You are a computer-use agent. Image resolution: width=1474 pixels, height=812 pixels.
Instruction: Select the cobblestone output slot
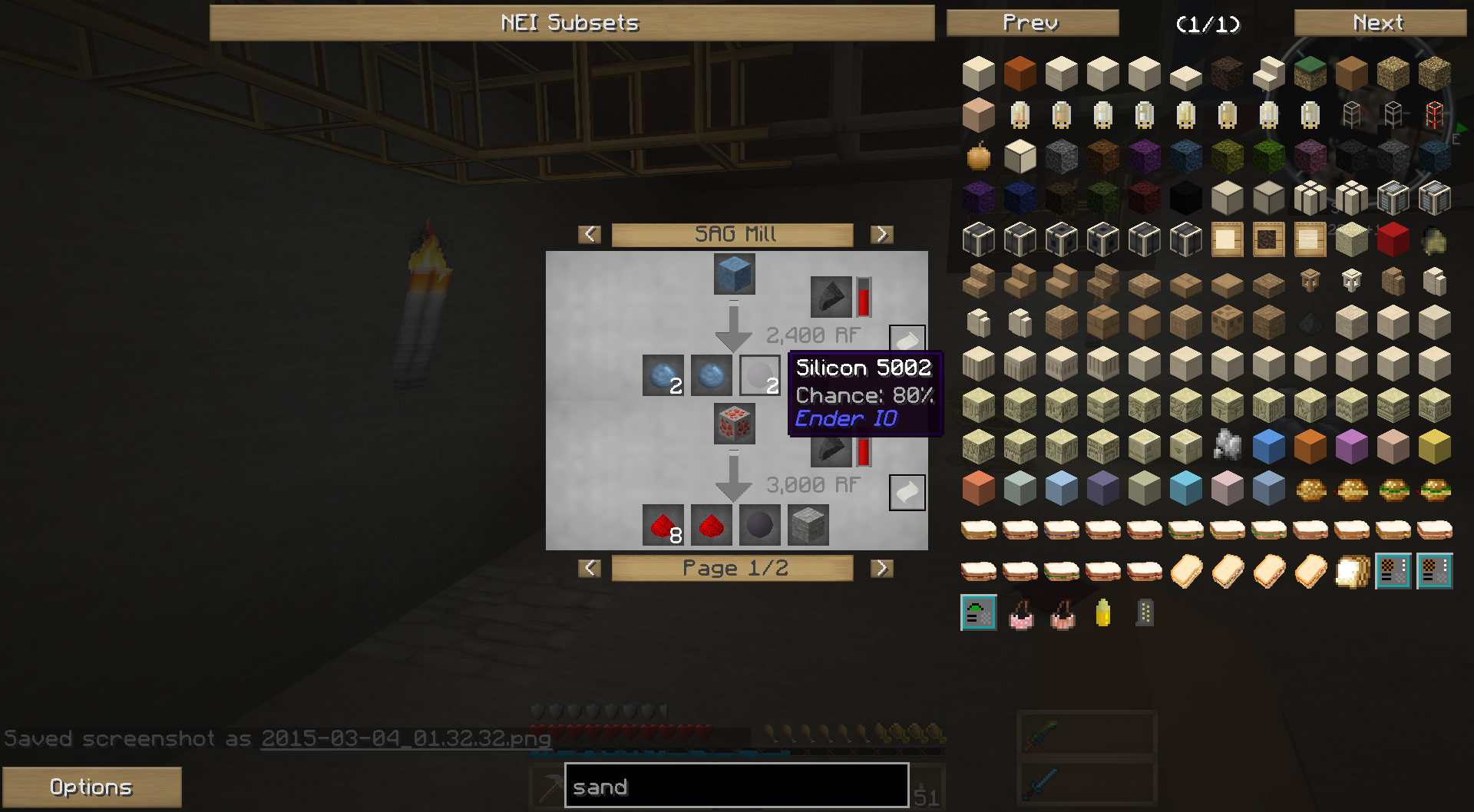click(808, 526)
